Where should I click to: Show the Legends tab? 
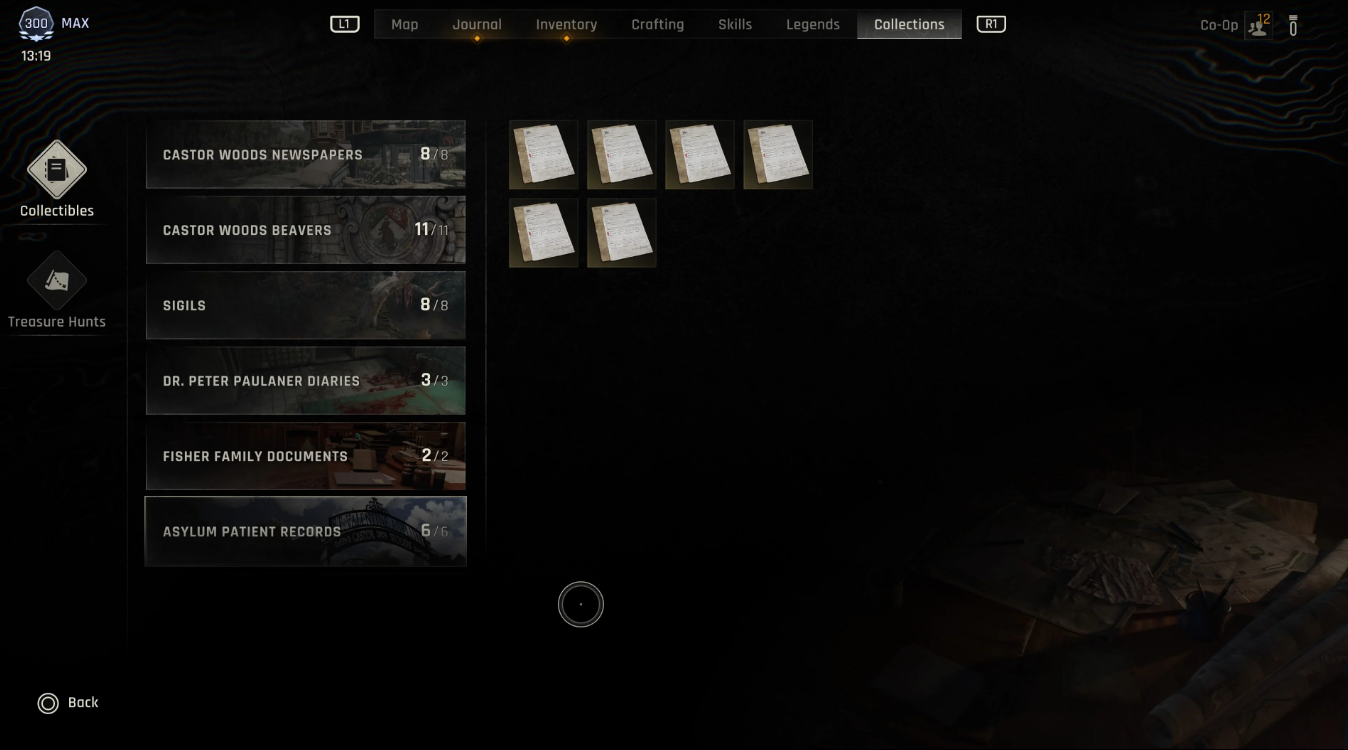tap(812, 24)
